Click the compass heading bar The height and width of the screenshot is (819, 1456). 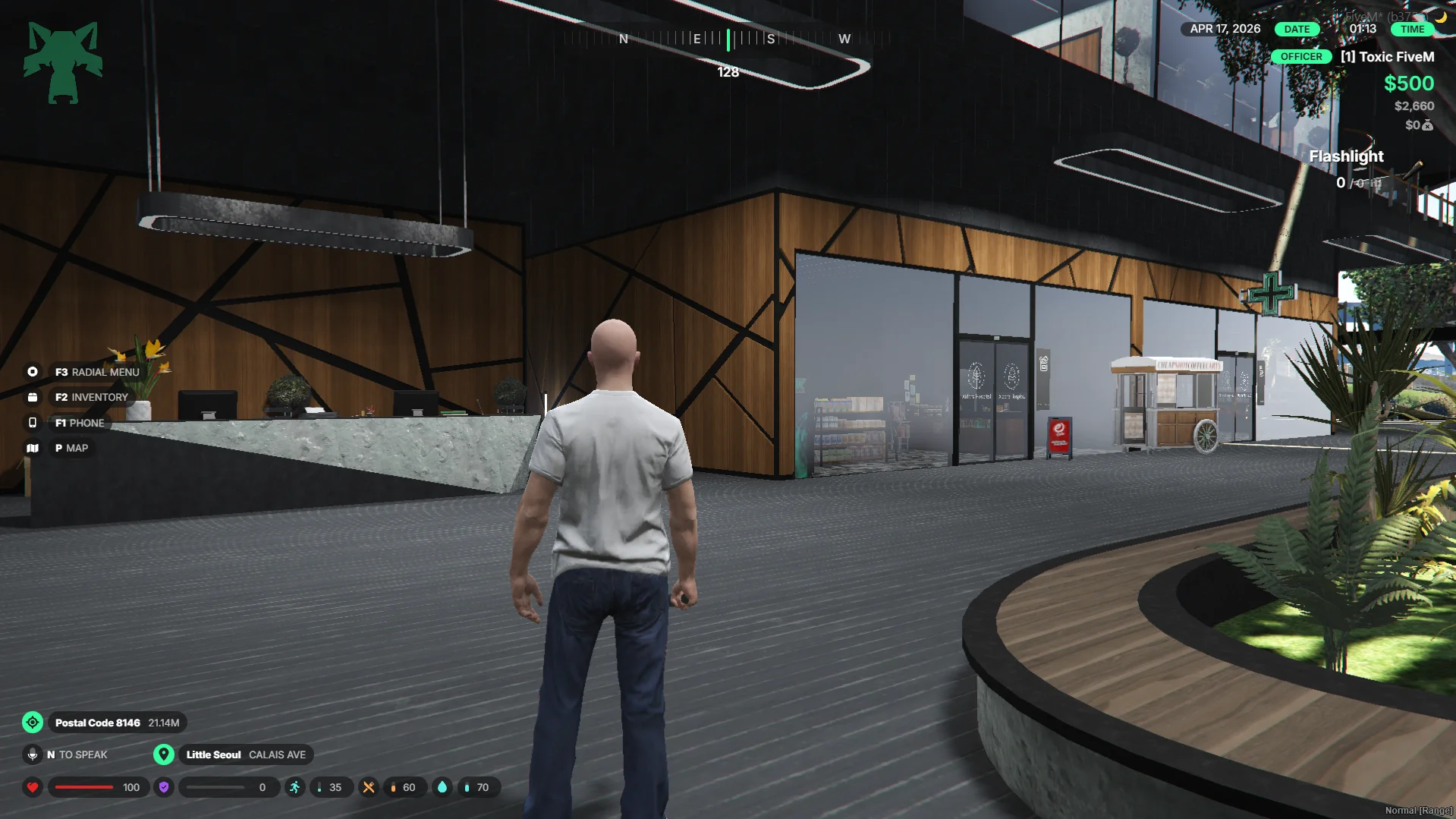[x=728, y=39]
